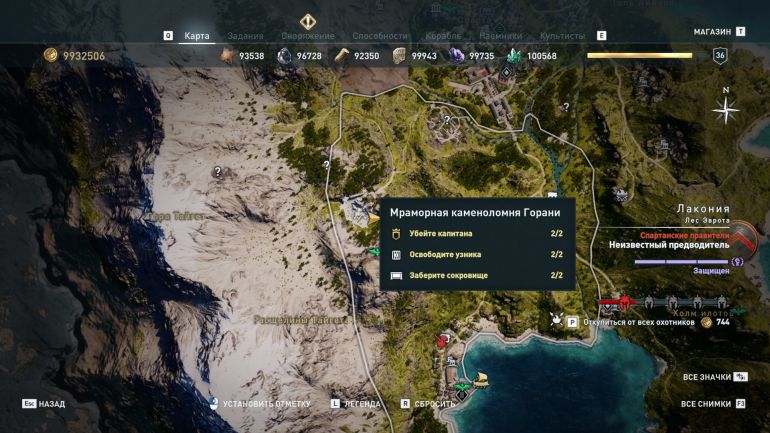Select the Способности tab

pos(381,36)
